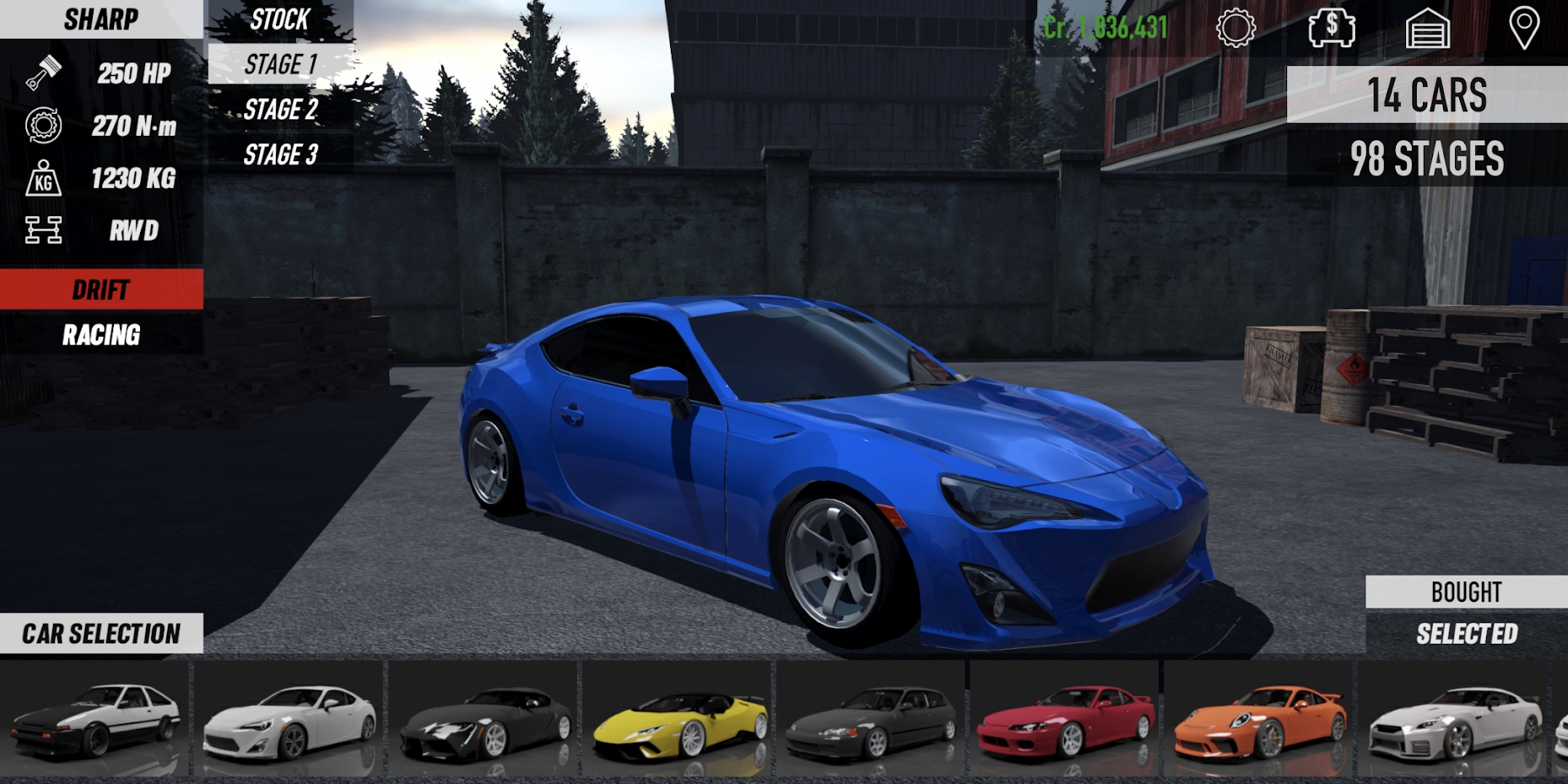Select STAGE 3 upgrade

coord(281,154)
